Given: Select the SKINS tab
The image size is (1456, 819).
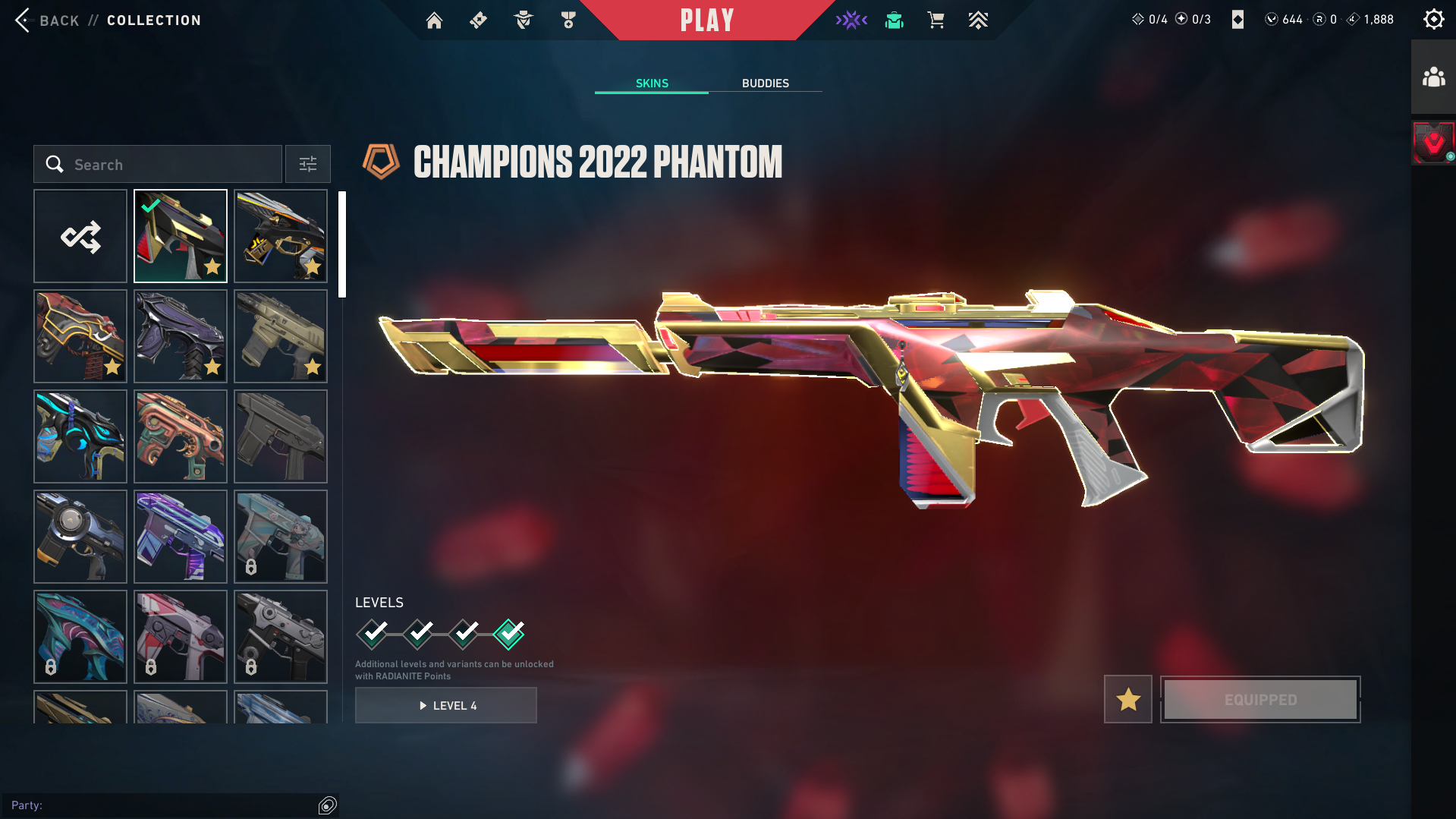Looking at the screenshot, I should (x=652, y=83).
